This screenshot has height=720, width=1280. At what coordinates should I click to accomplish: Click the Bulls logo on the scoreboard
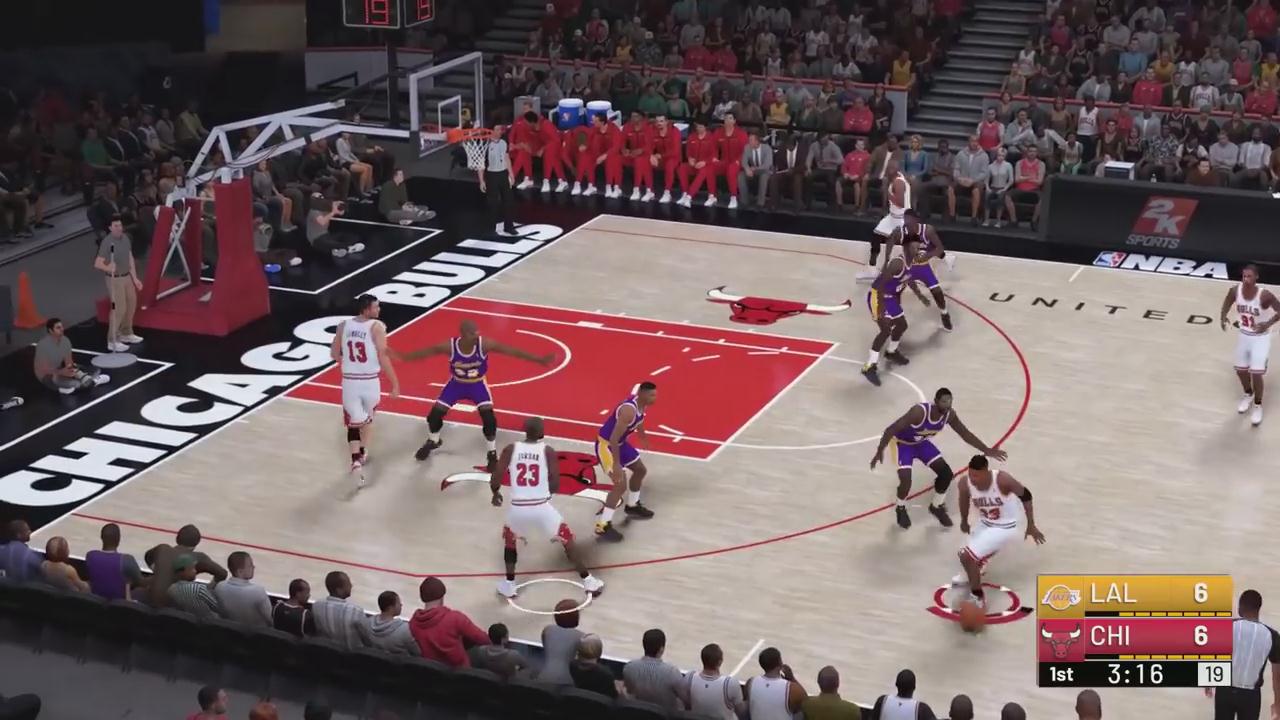pyautogui.click(x=1060, y=639)
